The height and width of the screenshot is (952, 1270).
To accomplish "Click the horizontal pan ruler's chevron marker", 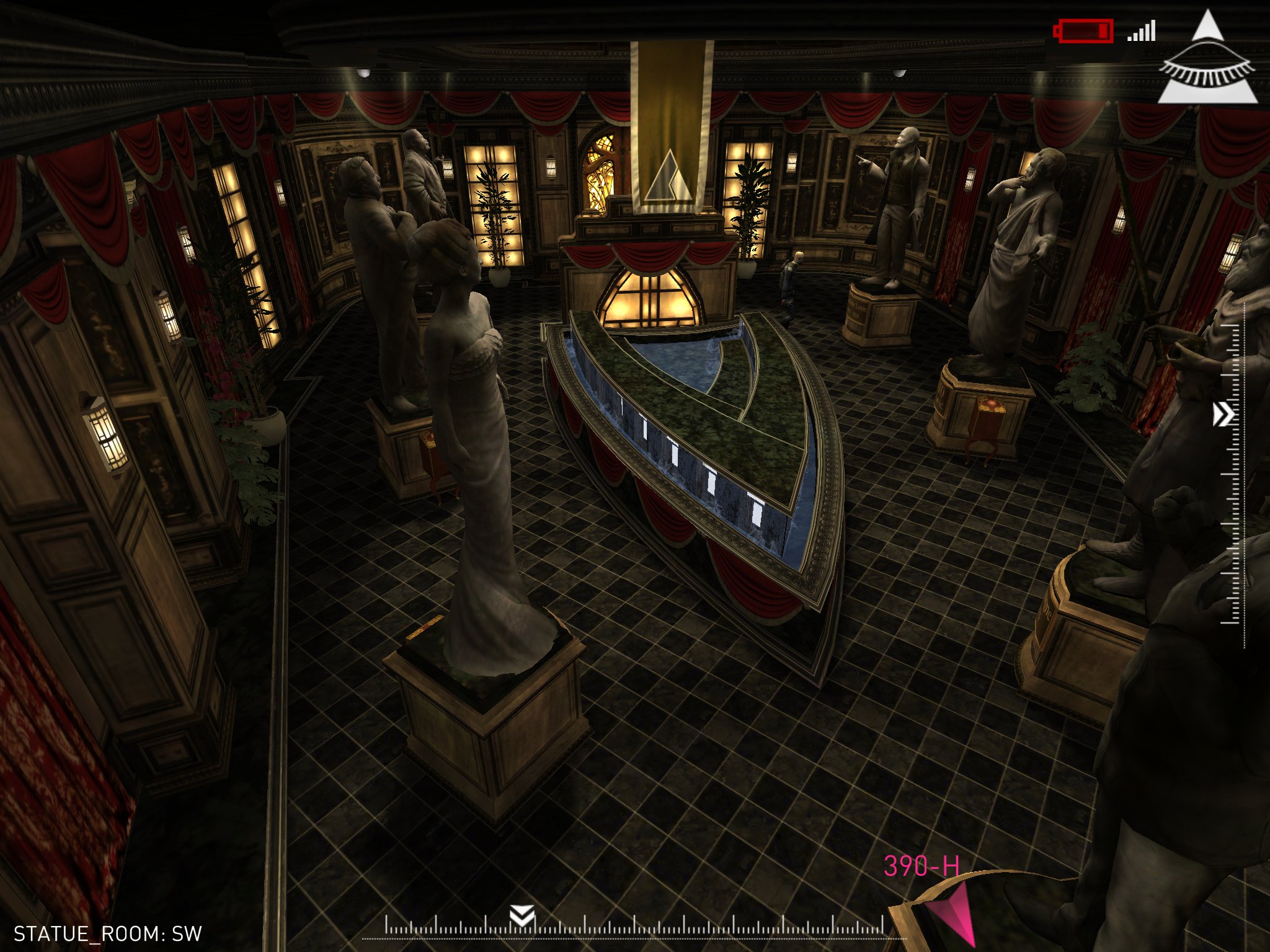I will [522, 915].
